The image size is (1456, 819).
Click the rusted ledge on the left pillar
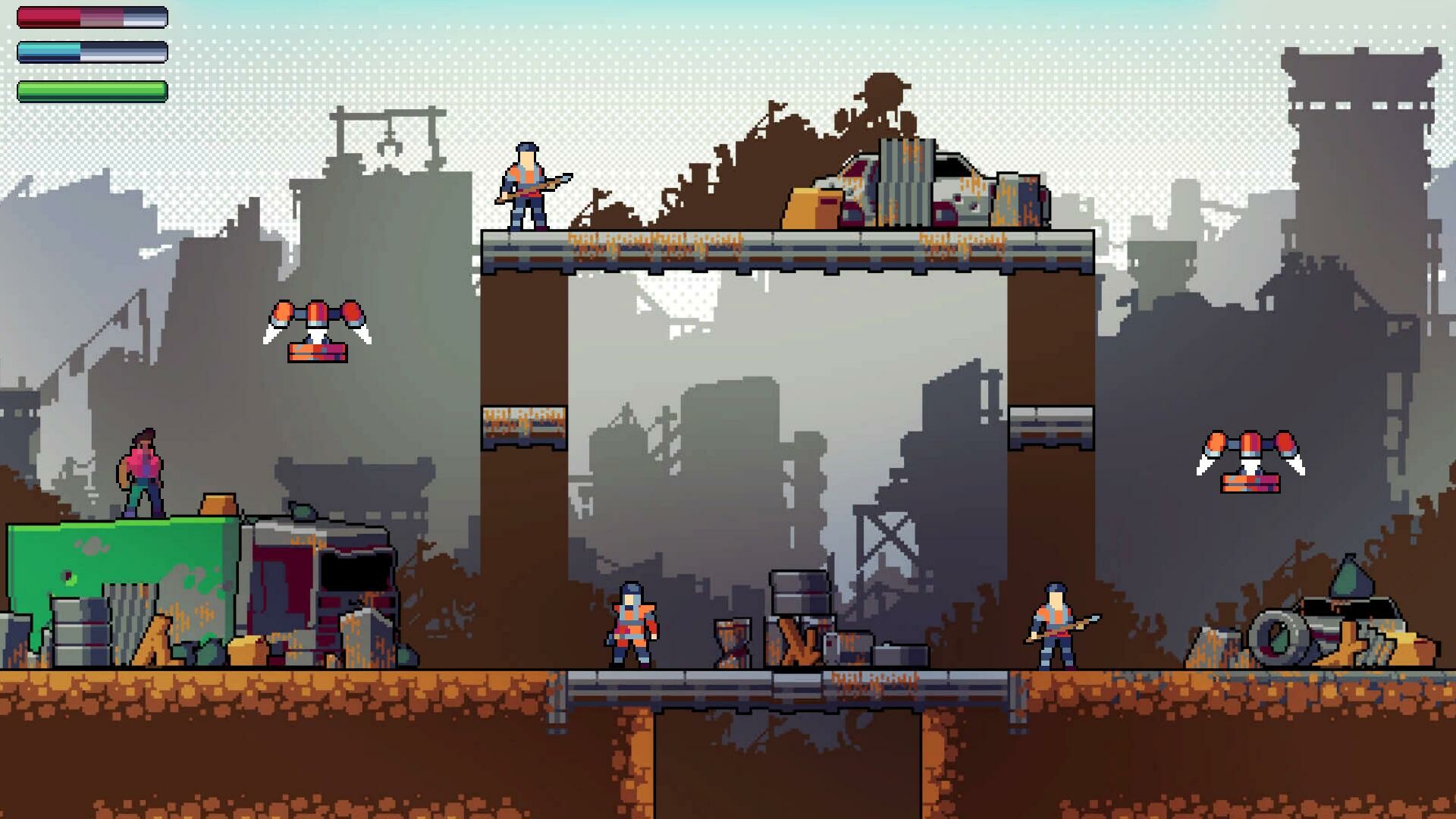click(x=523, y=428)
